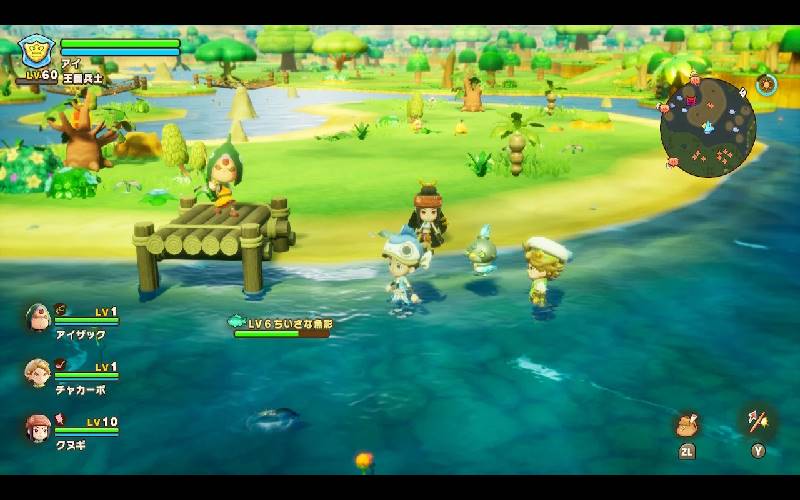The height and width of the screenshot is (500, 800).
Task: Select party member クヌギ portrait
Action: point(38,428)
